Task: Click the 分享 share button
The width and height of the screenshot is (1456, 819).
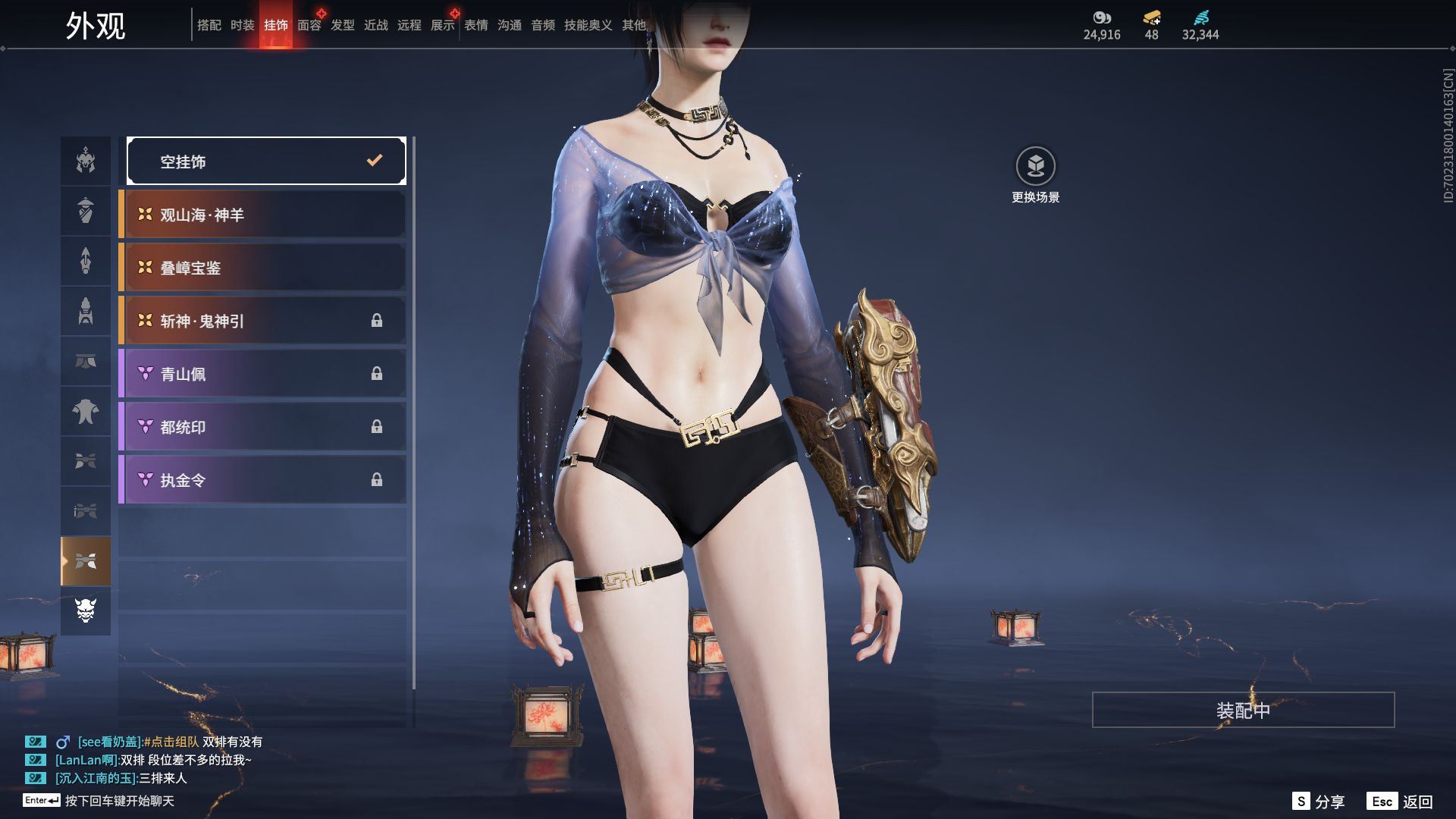Action: point(1319,802)
